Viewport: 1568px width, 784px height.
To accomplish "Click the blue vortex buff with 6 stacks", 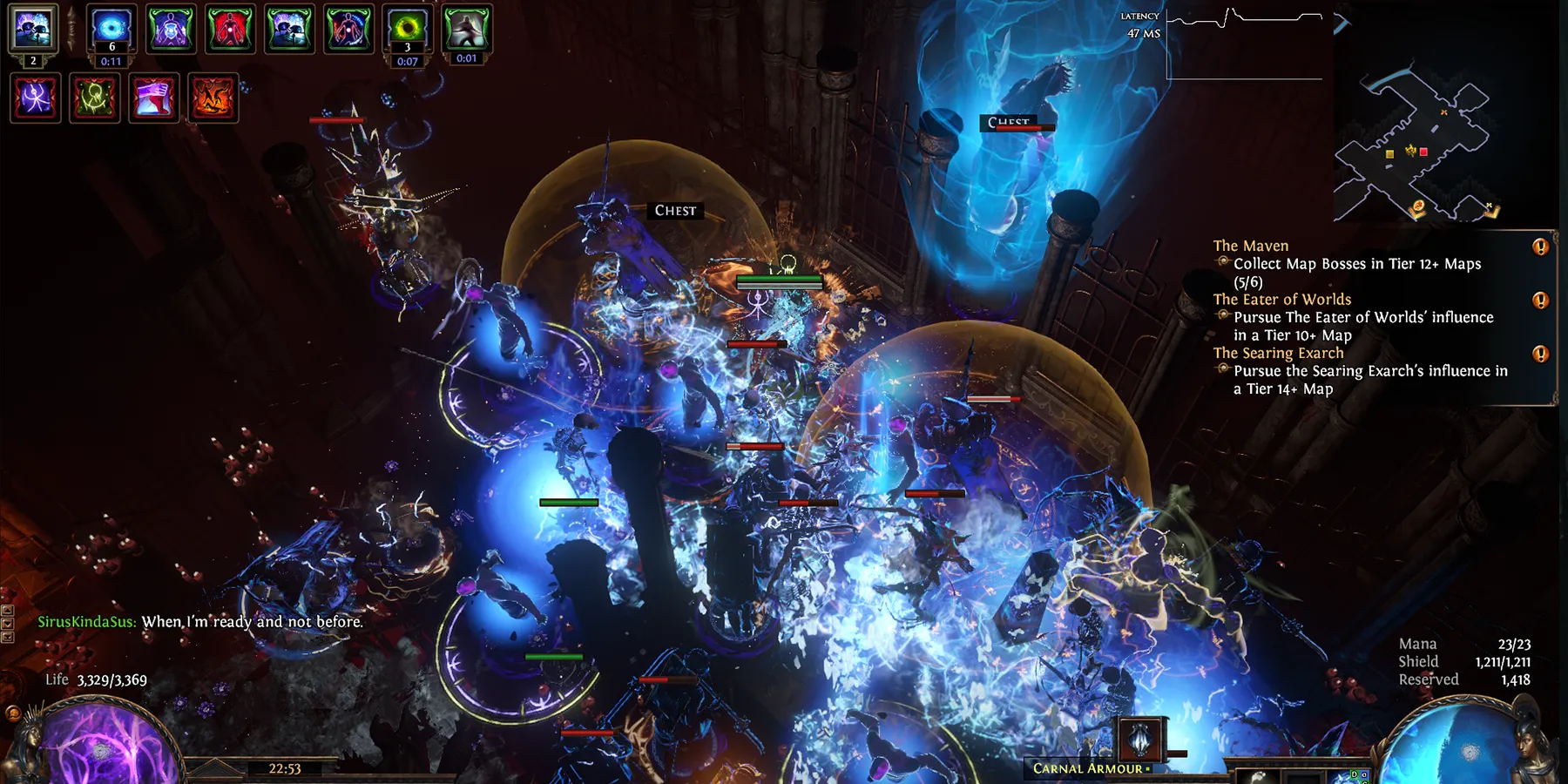I will click(112, 28).
